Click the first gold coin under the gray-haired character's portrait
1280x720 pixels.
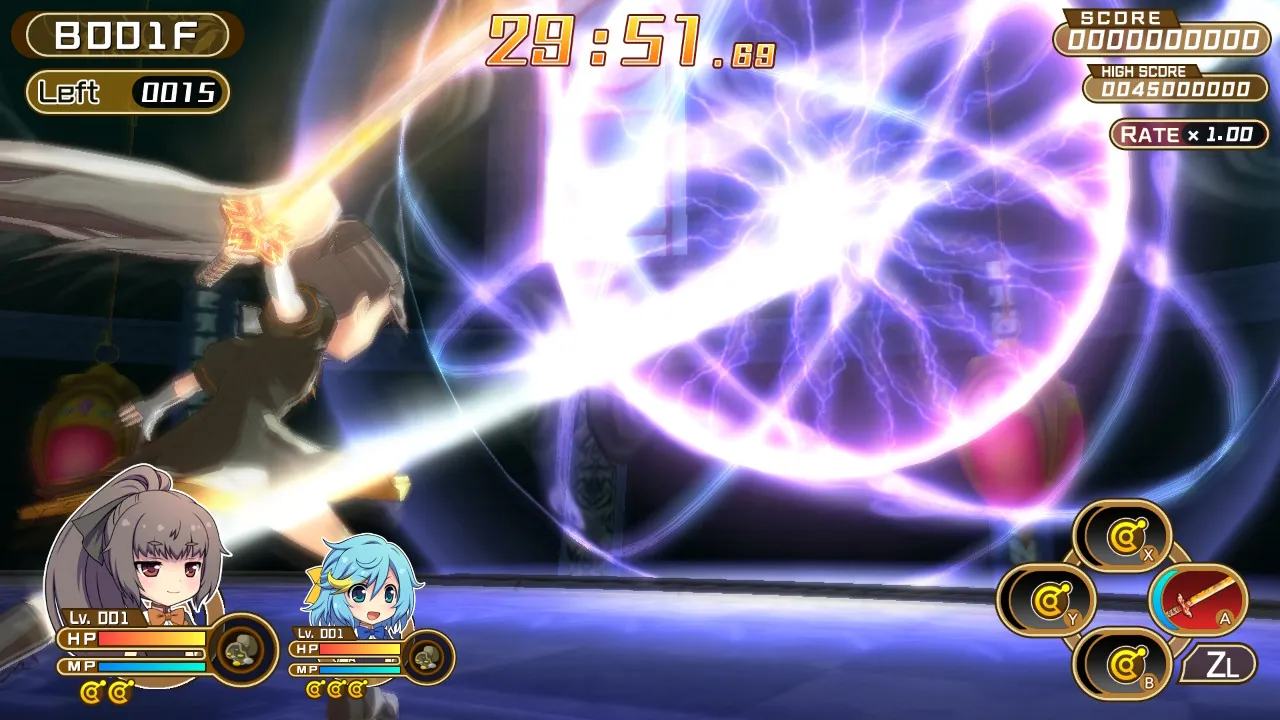[x=90, y=690]
